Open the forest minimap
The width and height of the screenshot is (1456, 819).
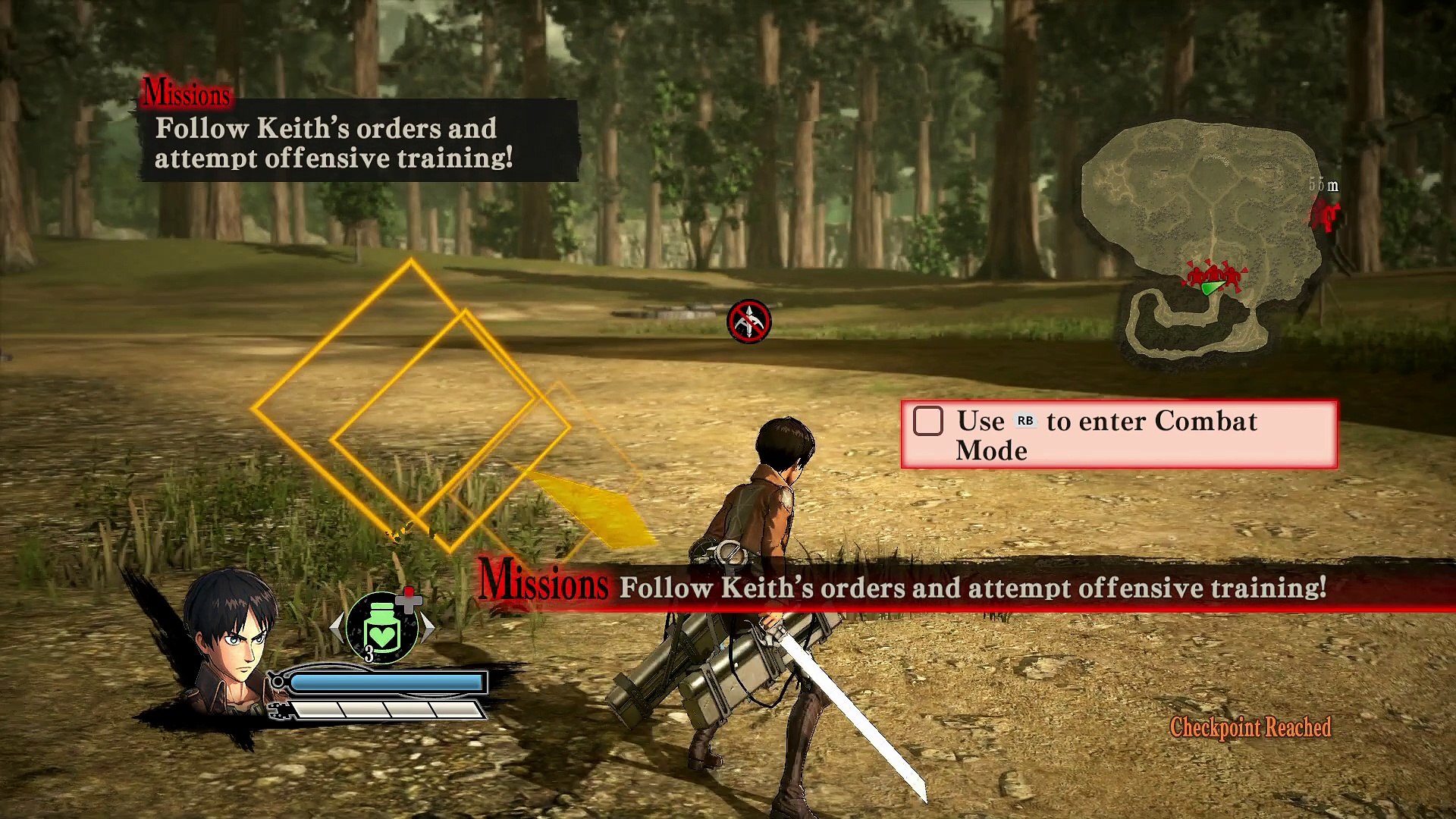[x=1204, y=235]
